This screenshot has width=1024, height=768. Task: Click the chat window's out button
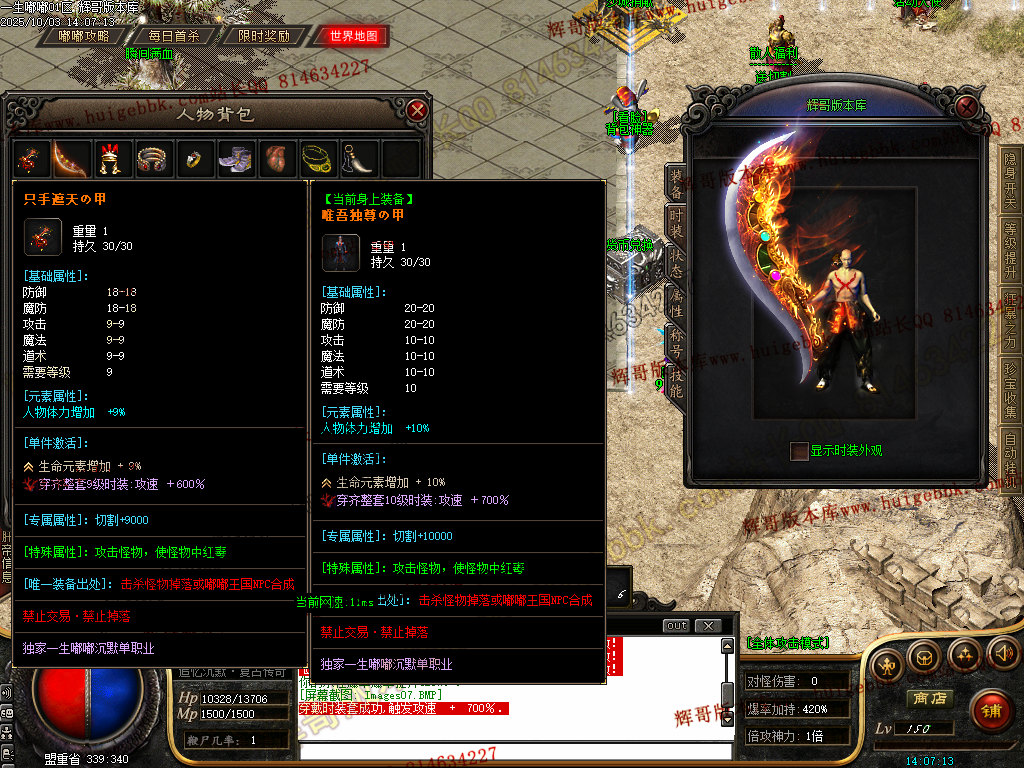tap(677, 626)
